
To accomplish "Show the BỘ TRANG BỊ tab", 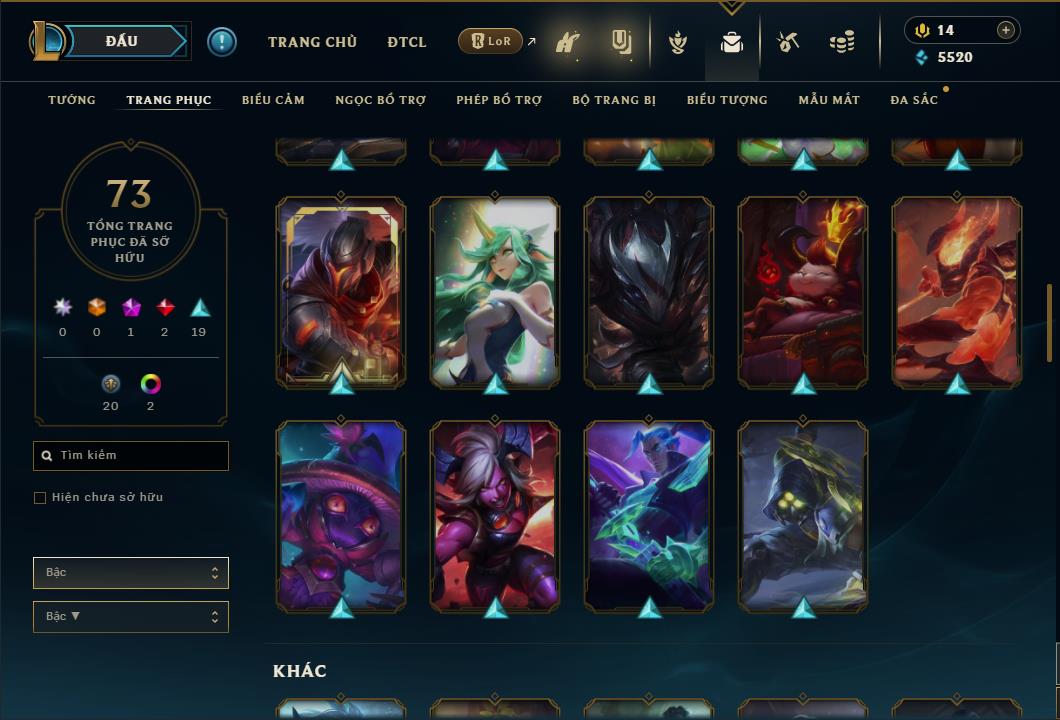I will click(x=614, y=100).
